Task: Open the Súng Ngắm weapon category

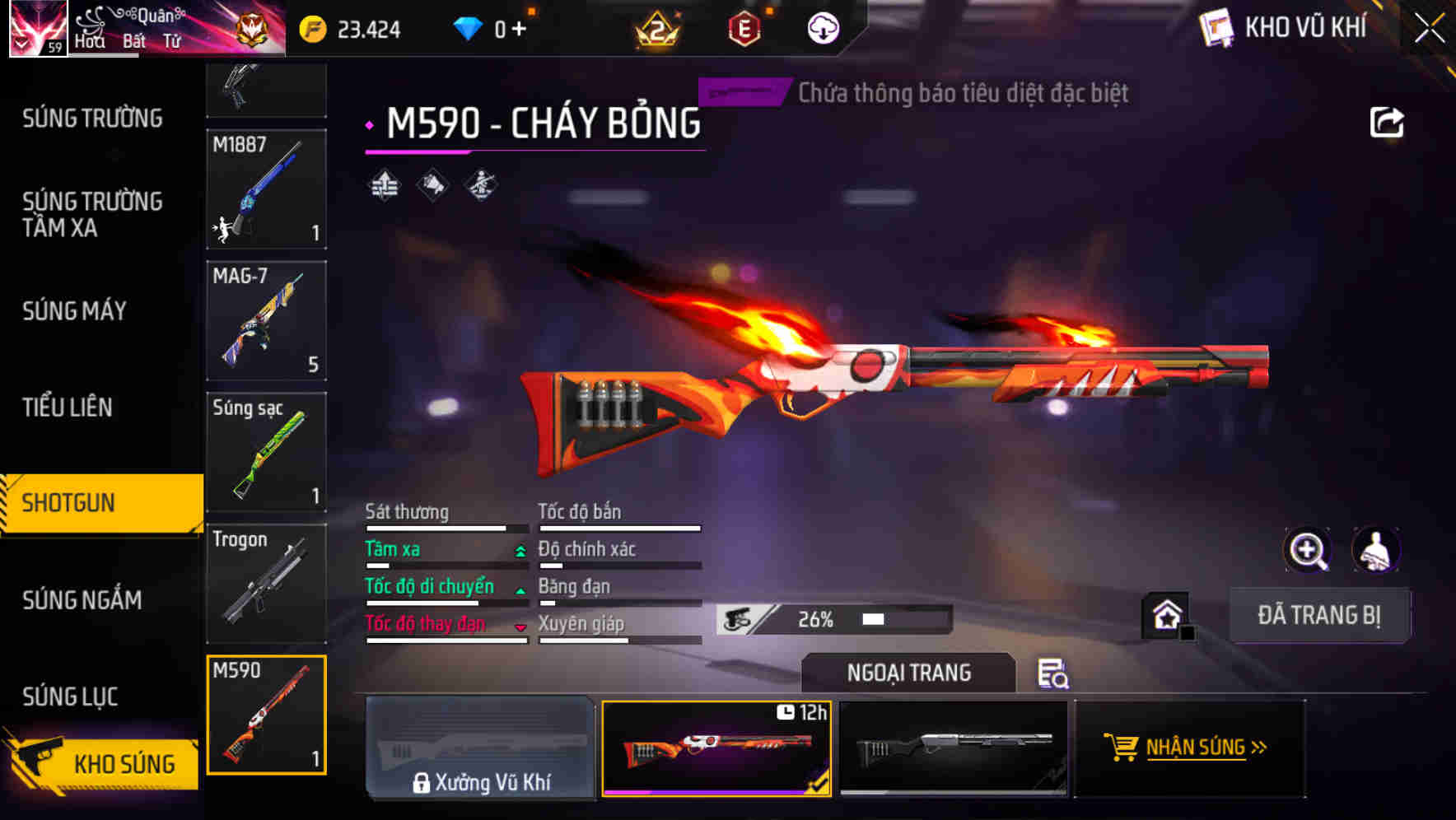Action: coord(82,600)
